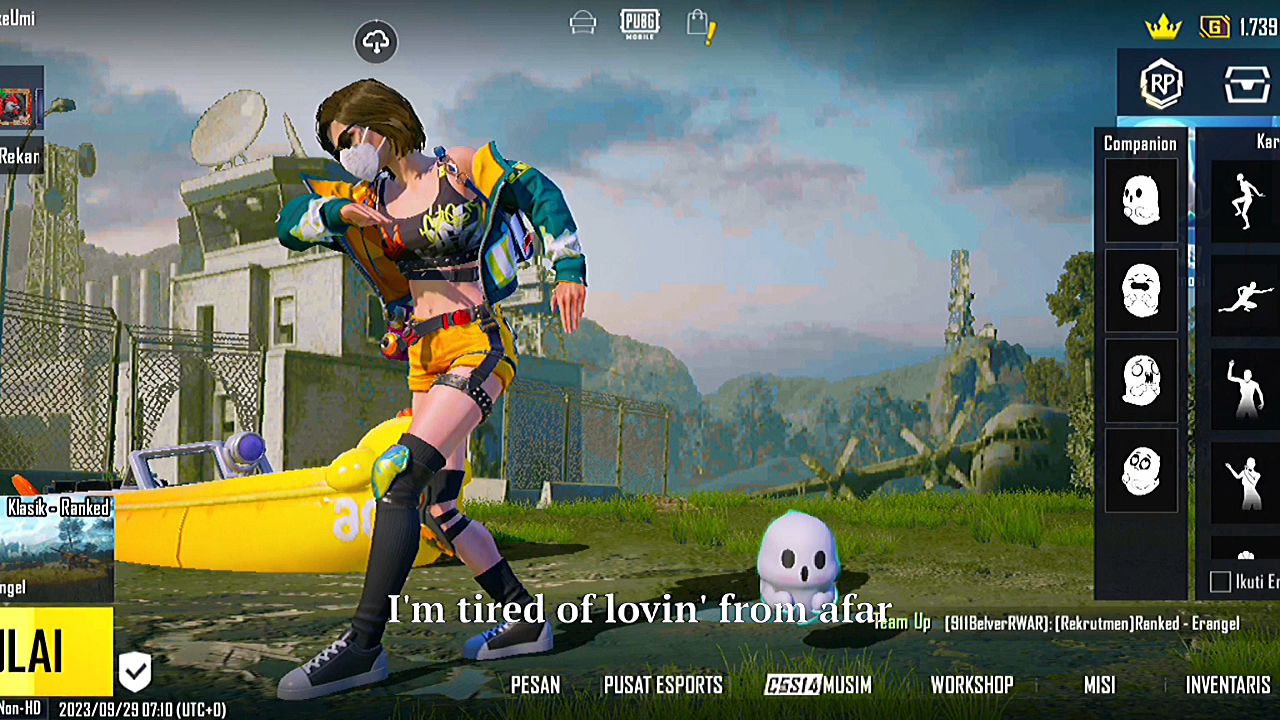The height and width of the screenshot is (720, 1280).
Task: Open the PESAN messages menu
Action: pyautogui.click(x=535, y=685)
